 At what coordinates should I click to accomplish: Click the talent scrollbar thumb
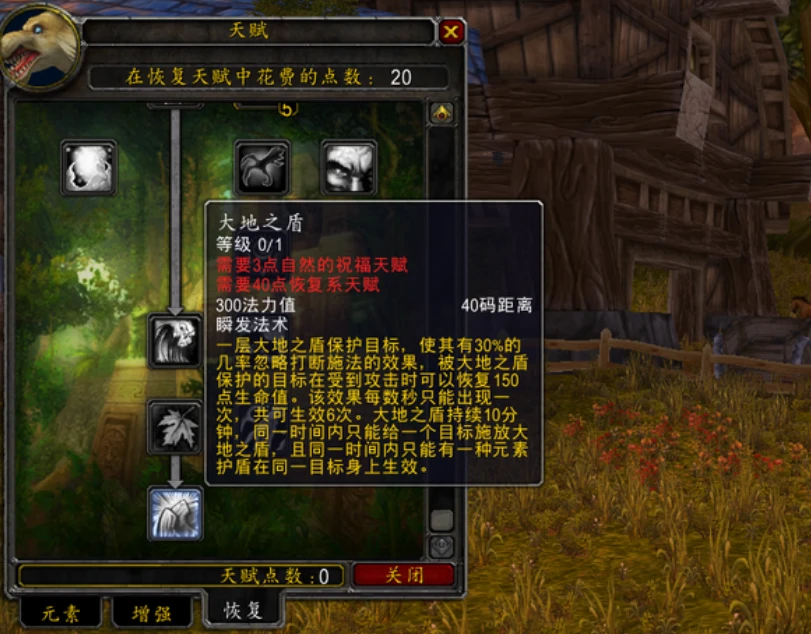pyautogui.click(x=441, y=520)
